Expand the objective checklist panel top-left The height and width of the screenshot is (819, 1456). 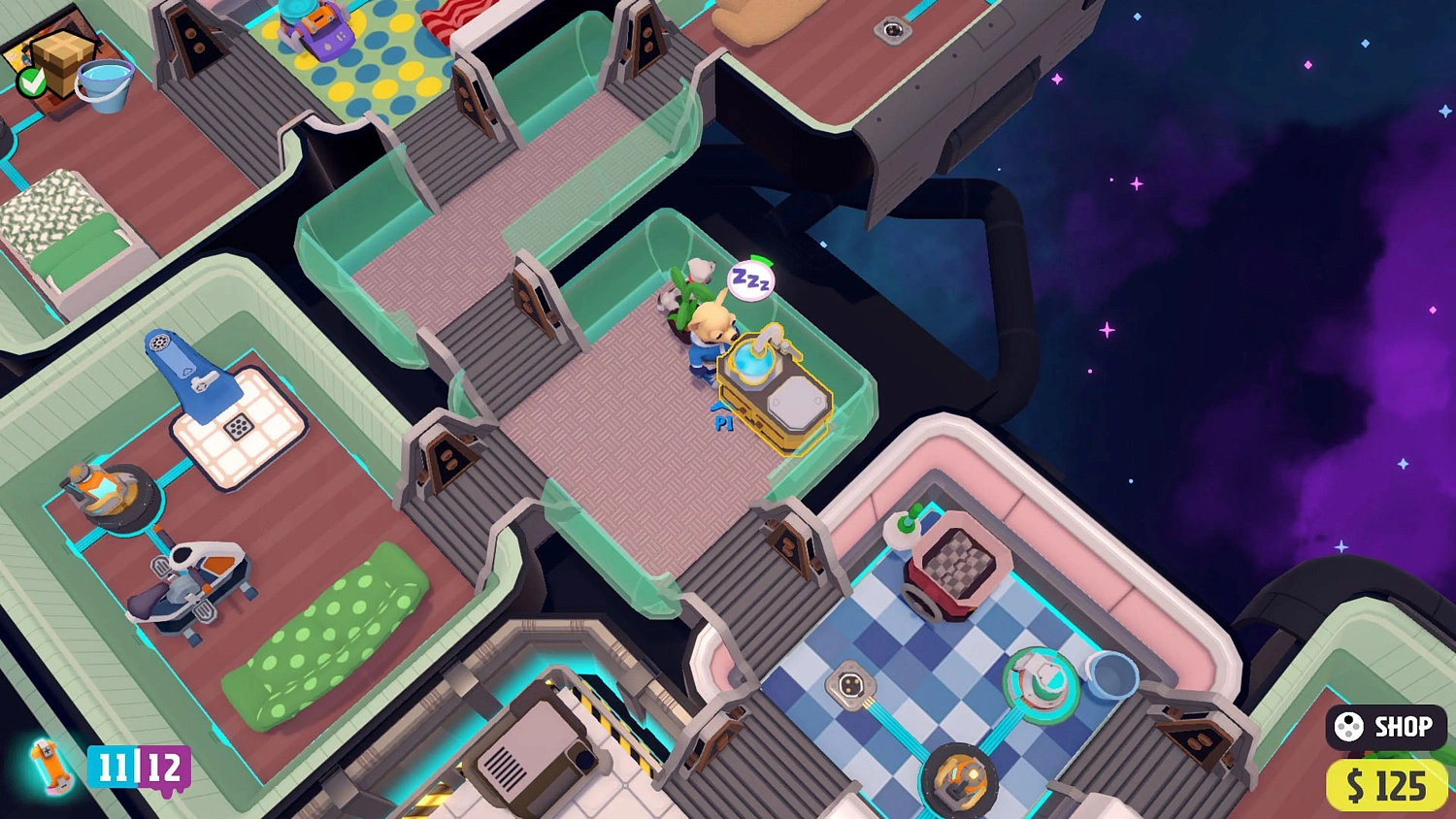58,58
